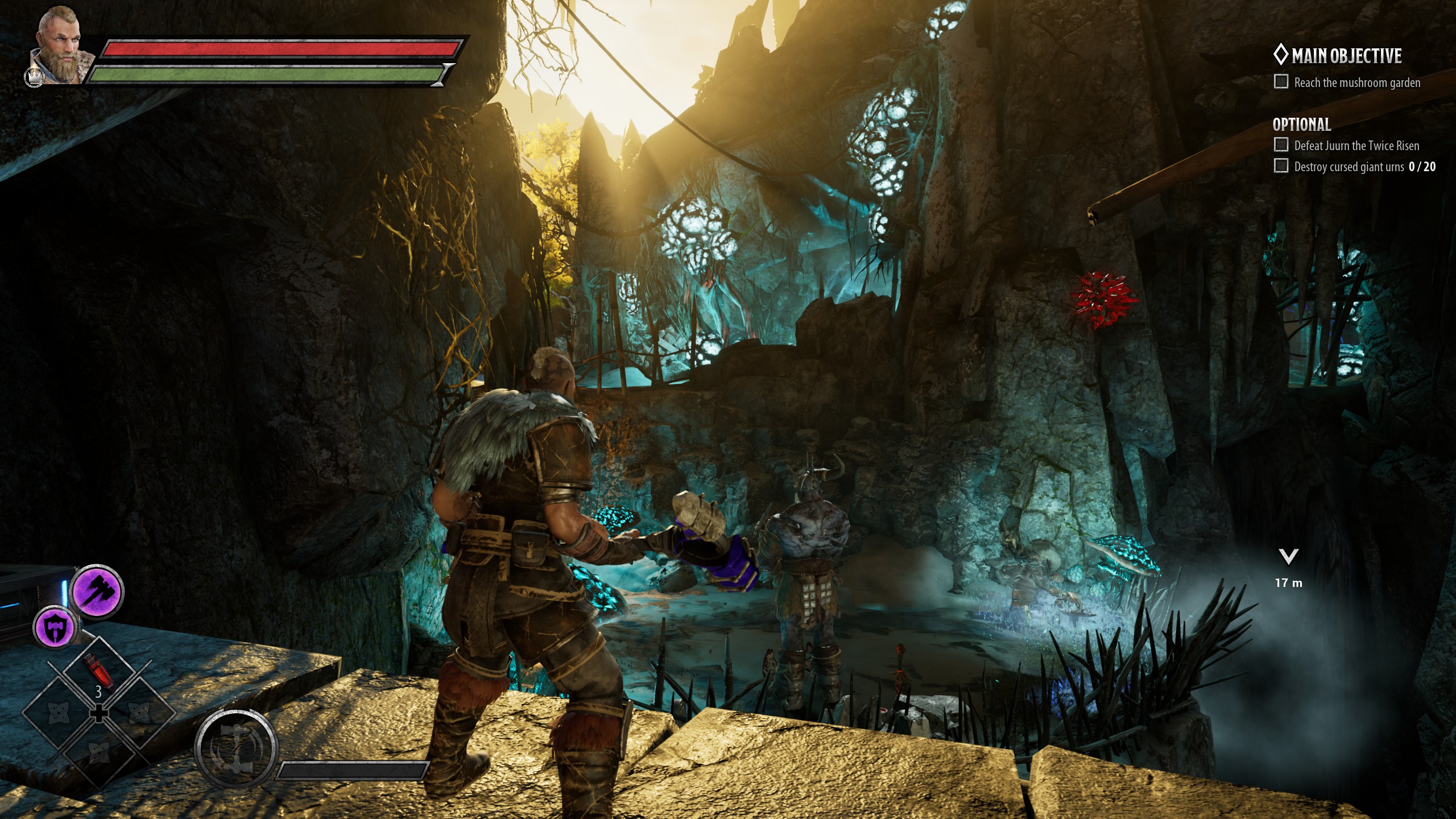Select the Defeat Juurn the Twice Risen objective
The width and height of the screenshot is (1456, 819).
(1356, 146)
